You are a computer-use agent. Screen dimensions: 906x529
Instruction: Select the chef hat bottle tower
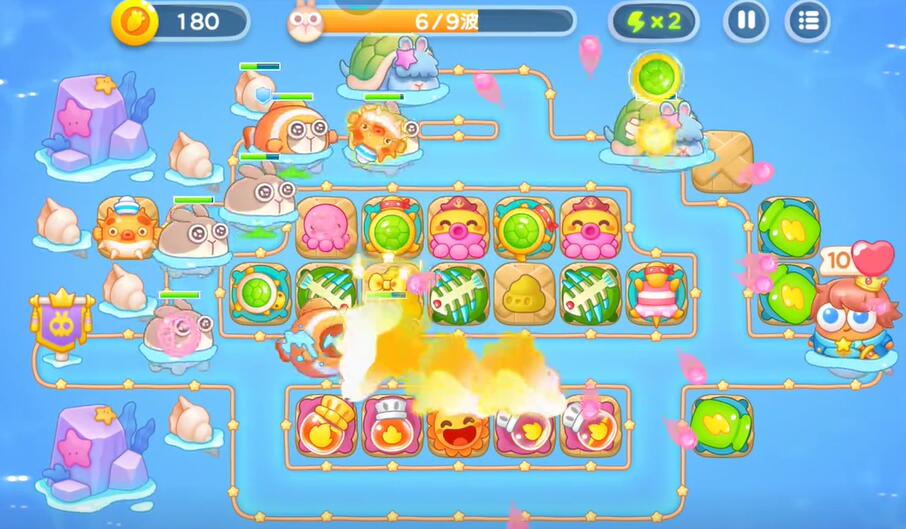[x=392, y=425]
